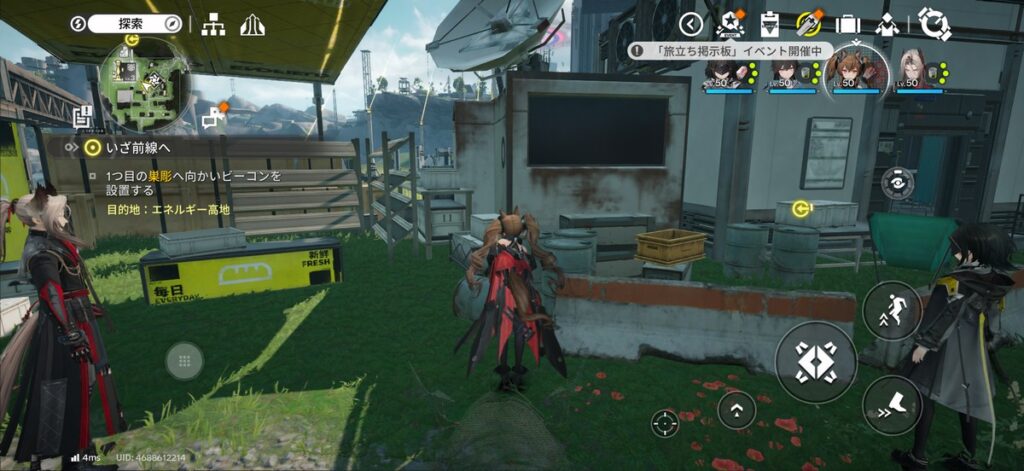The width and height of the screenshot is (1024, 471).
Task: Open the briefcase inventory icon
Action: (x=848, y=24)
